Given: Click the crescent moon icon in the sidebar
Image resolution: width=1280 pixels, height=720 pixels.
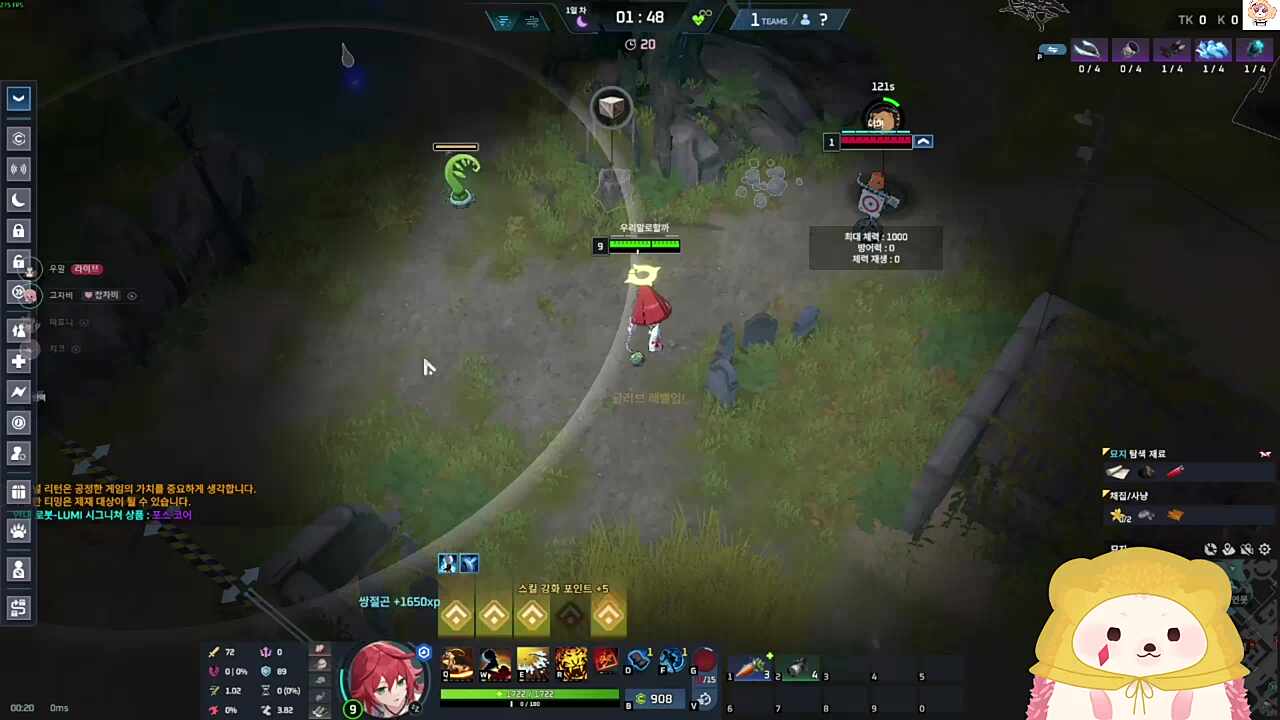Looking at the screenshot, I should (x=19, y=200).
